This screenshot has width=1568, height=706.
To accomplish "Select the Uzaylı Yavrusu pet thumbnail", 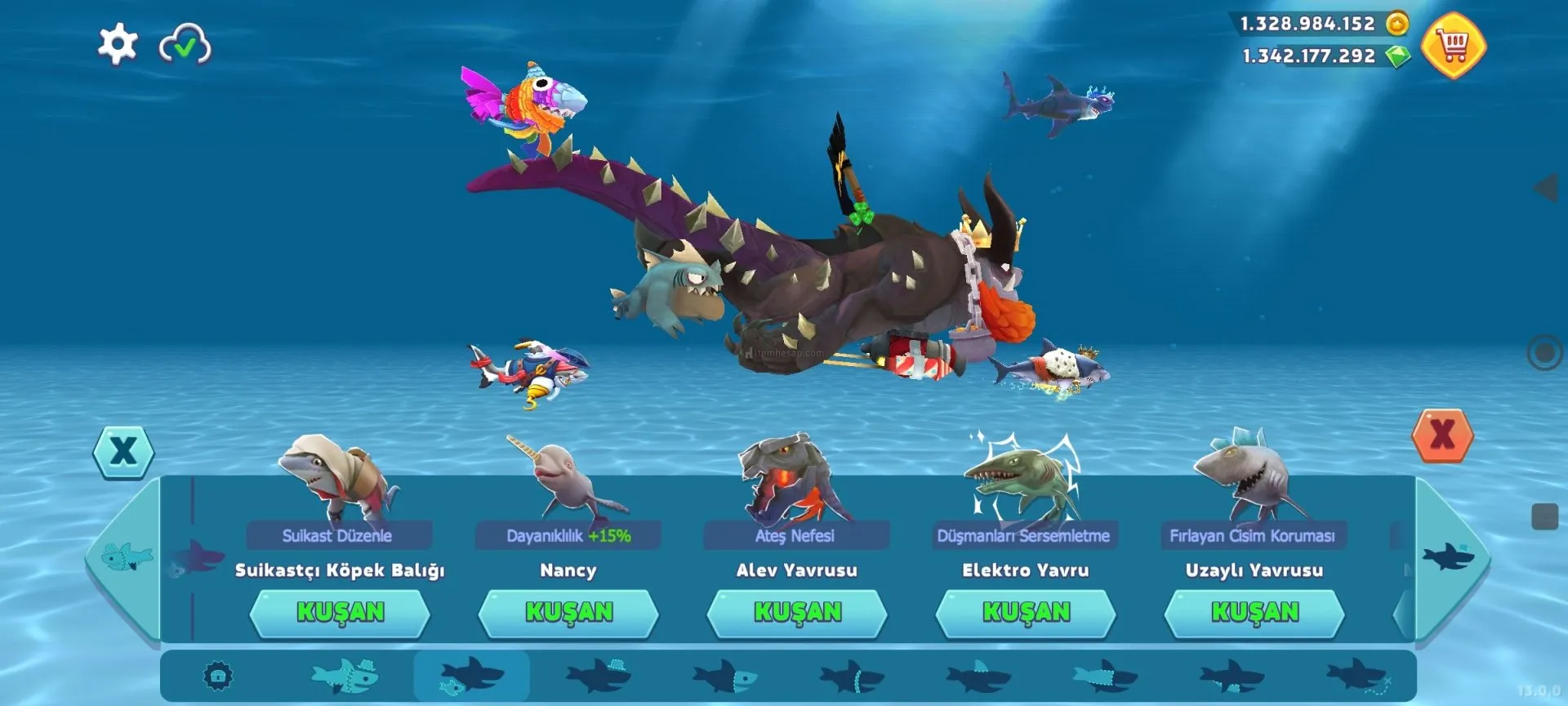I will coord(1246,477).
